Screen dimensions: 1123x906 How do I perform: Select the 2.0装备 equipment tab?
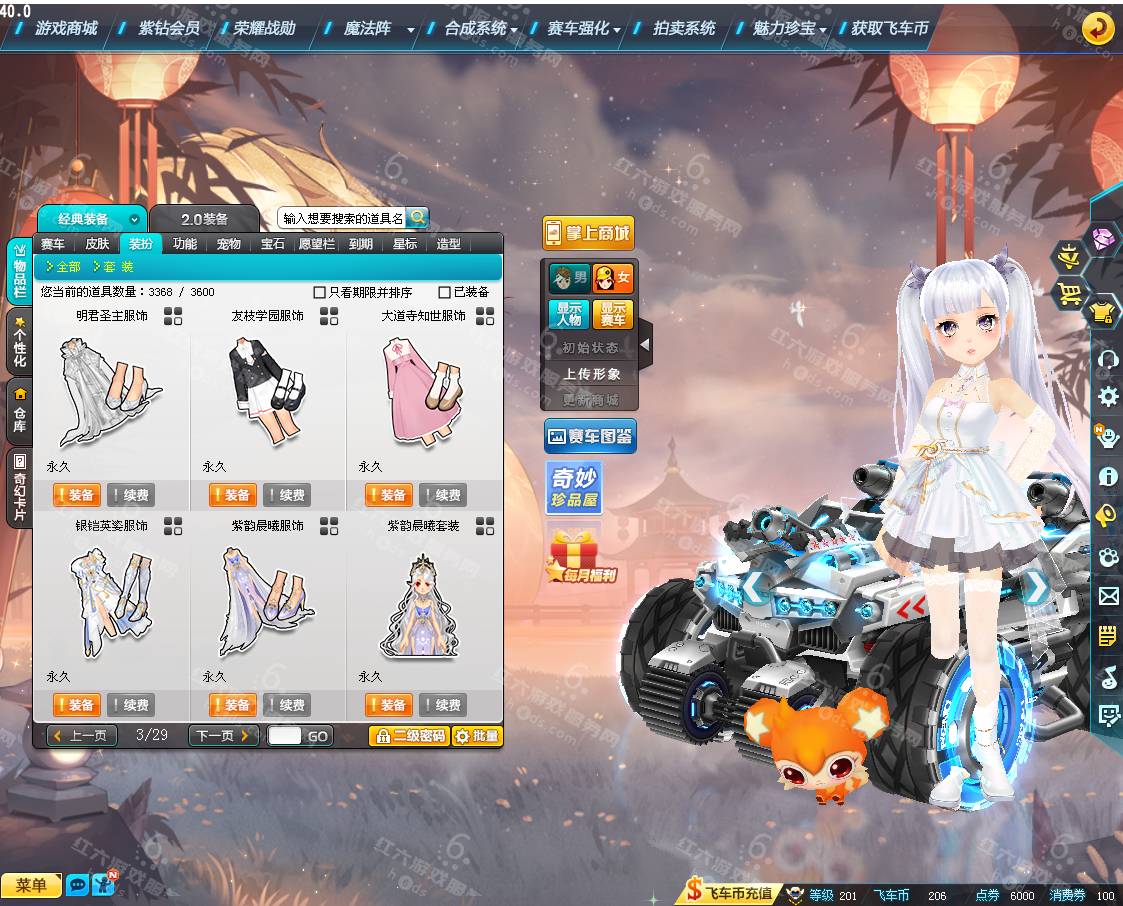tap(204, 219)
